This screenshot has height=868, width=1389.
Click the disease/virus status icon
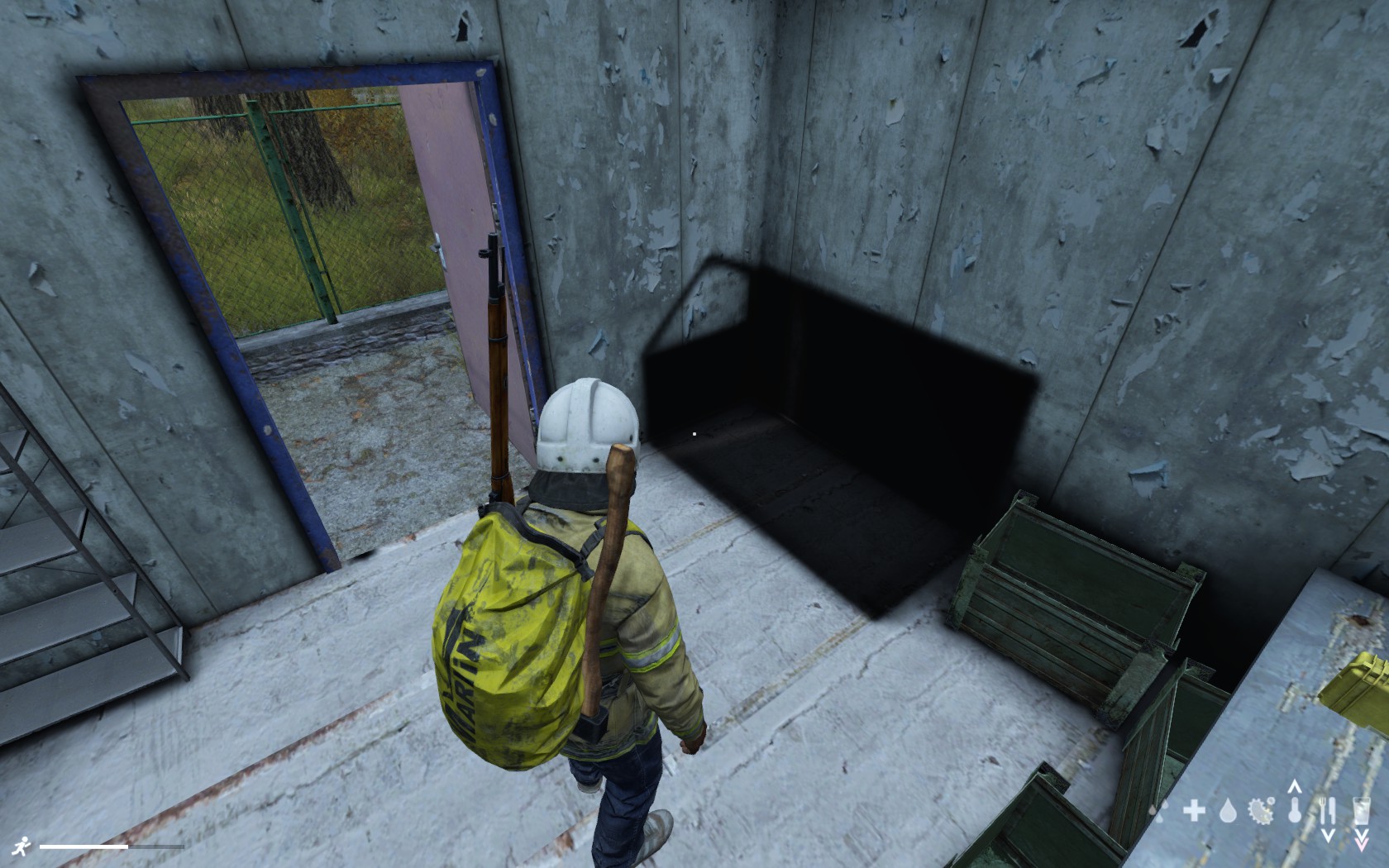(x=1261, y=810)
